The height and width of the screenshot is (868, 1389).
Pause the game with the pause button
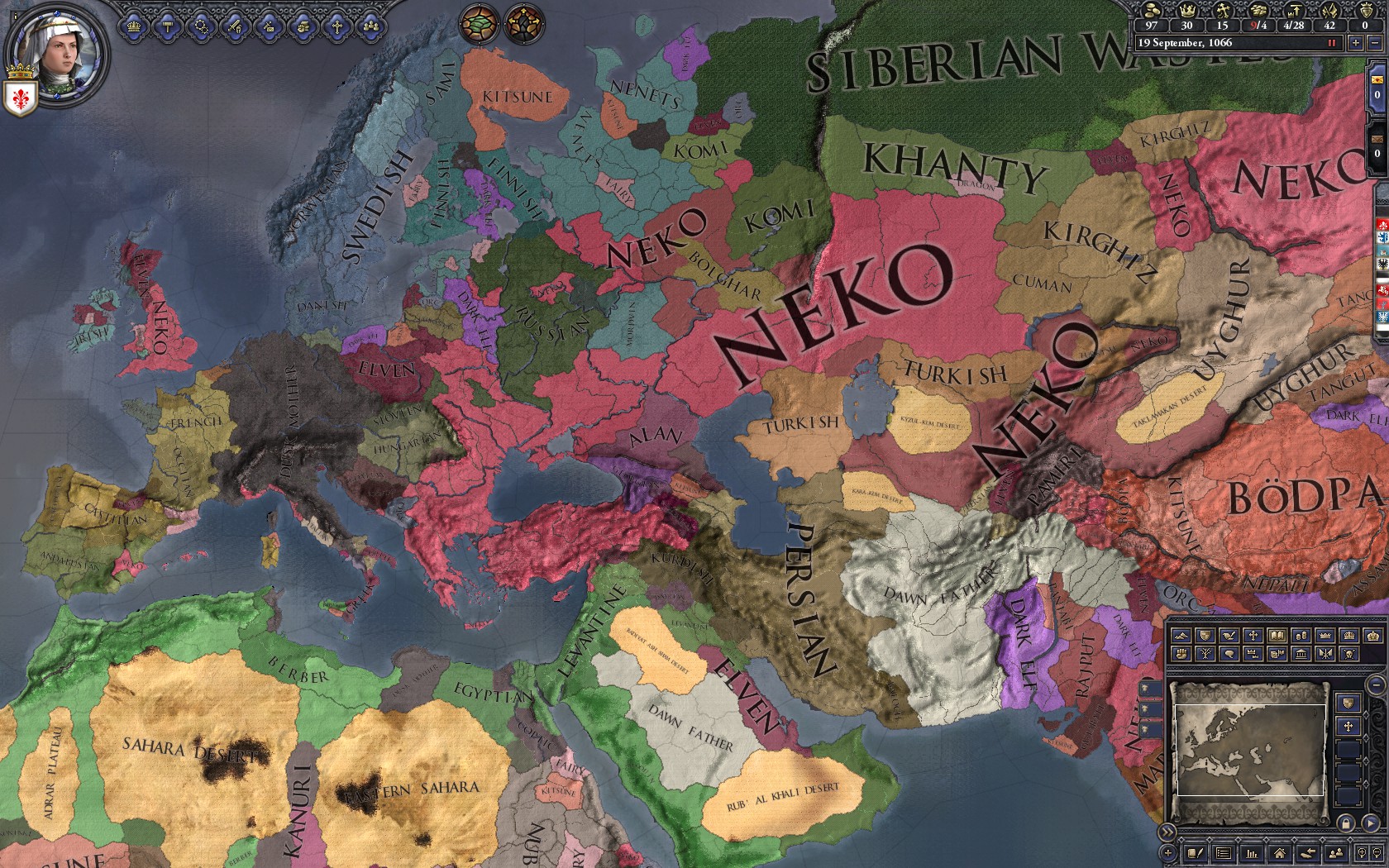coord(1331,43)
